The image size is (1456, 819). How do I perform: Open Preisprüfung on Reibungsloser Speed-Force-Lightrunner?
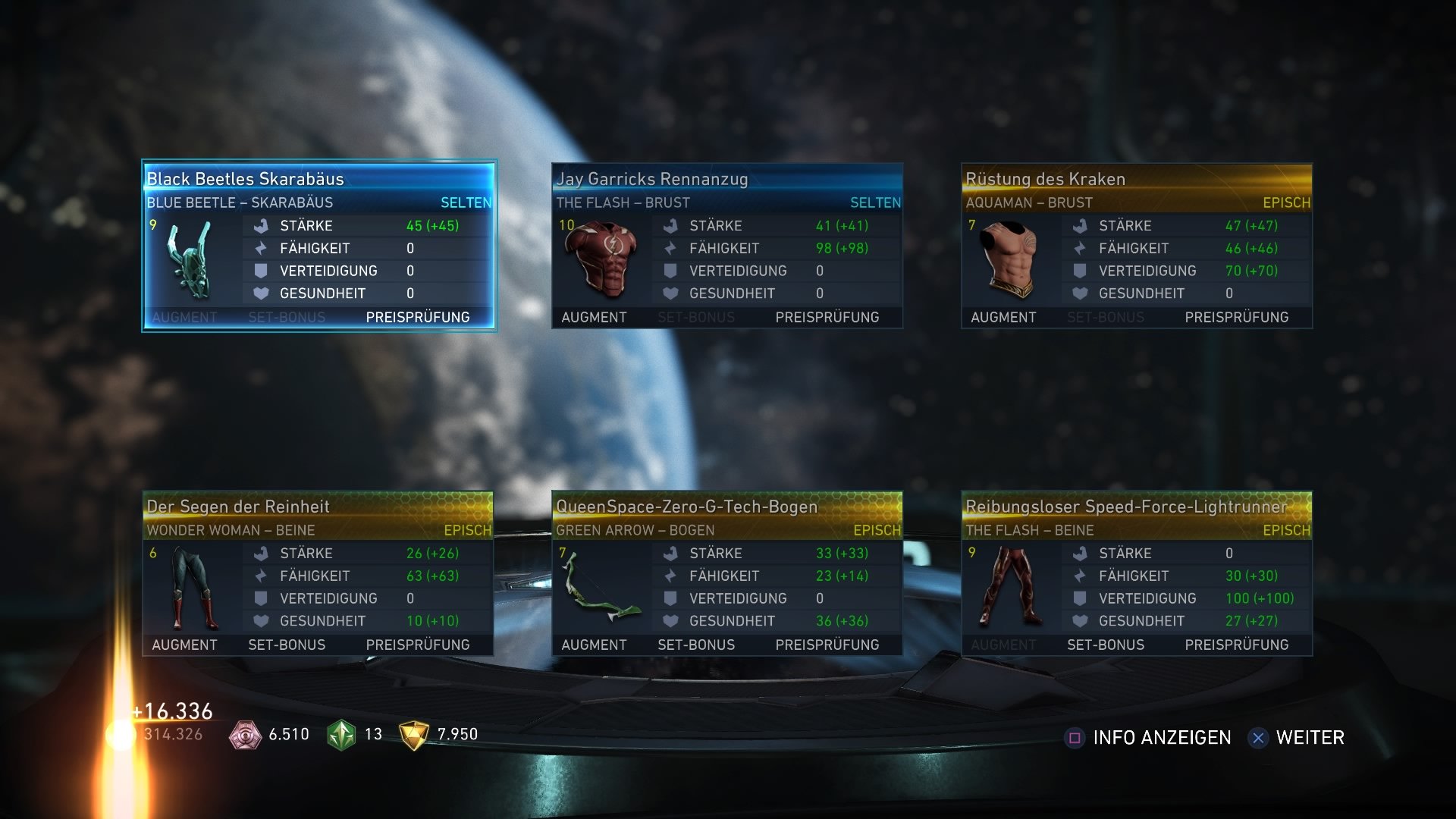pyautogui.click(x=1236, y=645)
